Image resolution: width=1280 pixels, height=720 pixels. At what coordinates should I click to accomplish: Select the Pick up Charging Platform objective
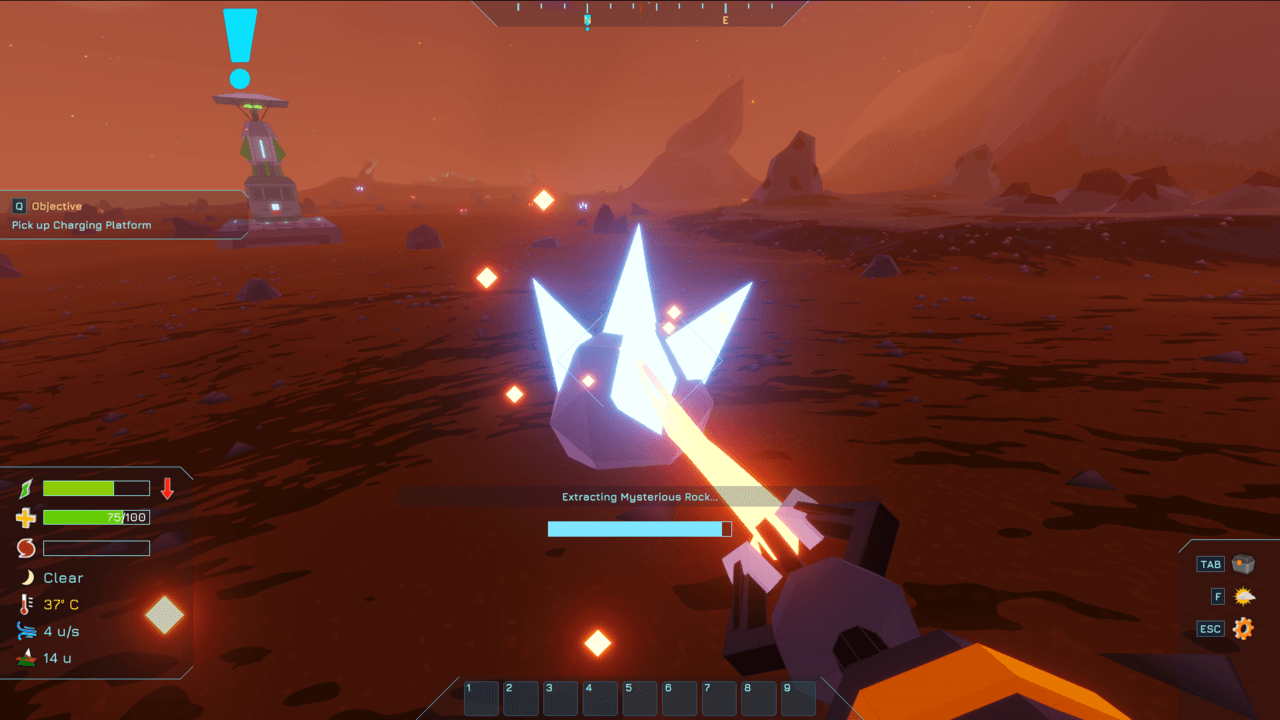(82, 225)
